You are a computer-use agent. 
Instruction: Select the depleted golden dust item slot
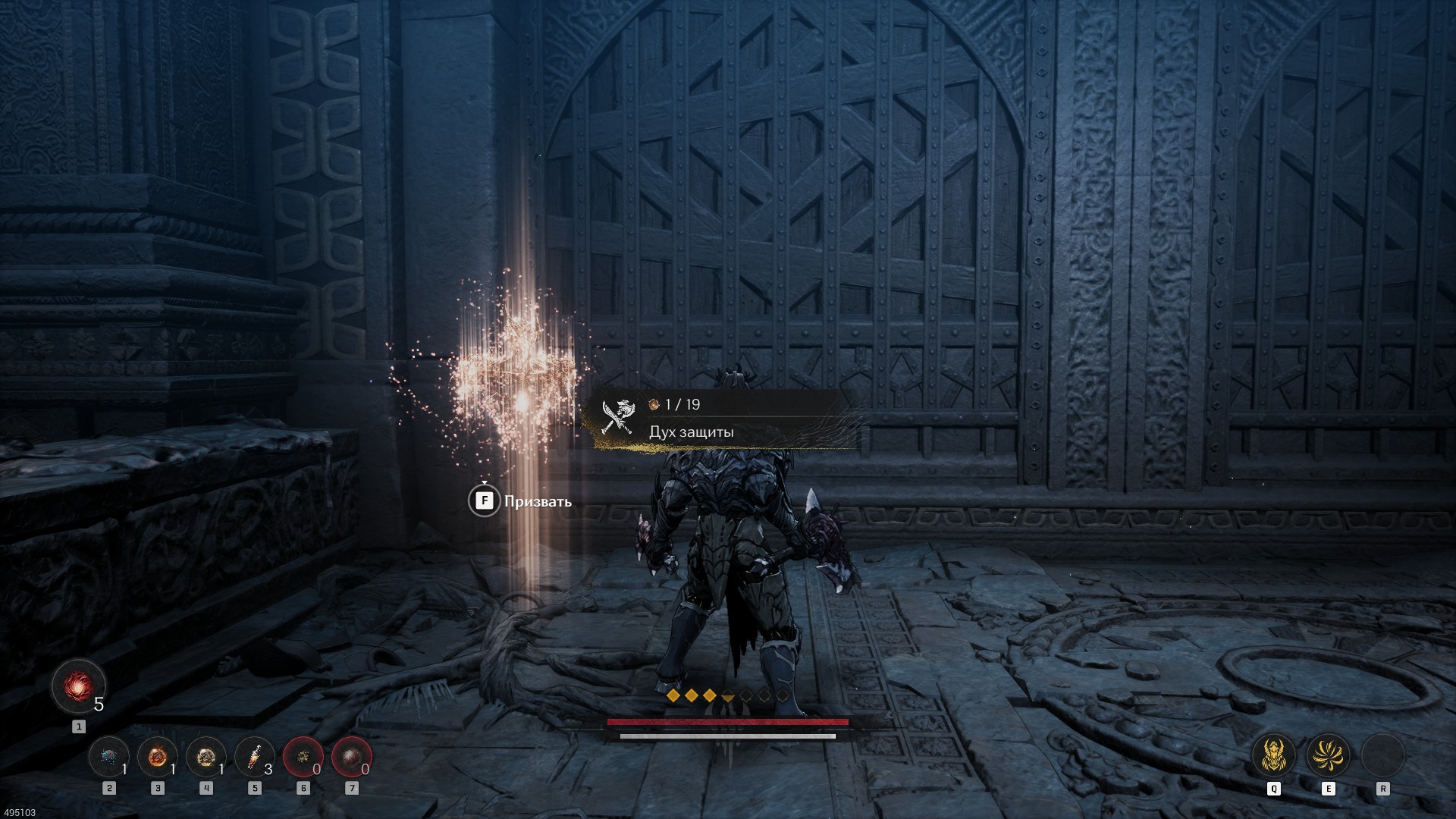click(x=303, y=757)
